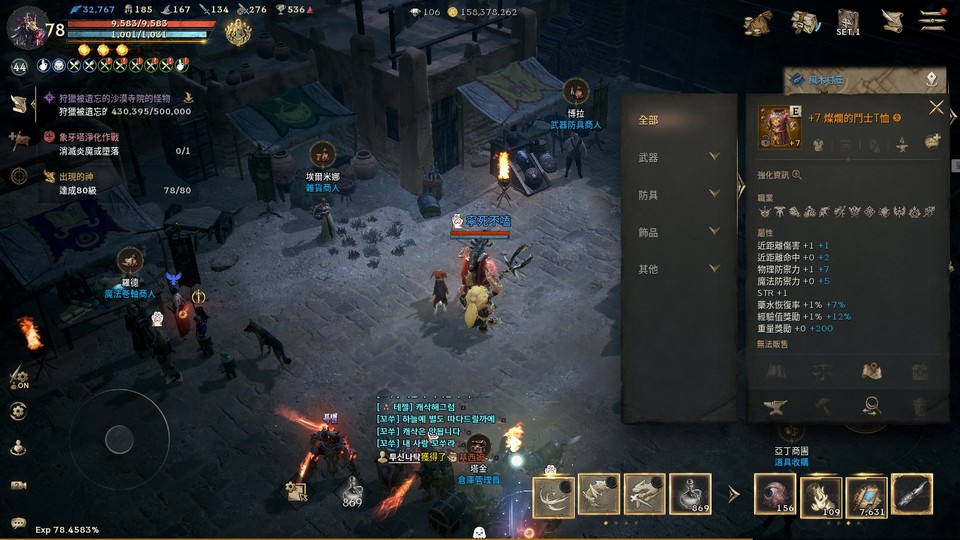Open the hamburger main menu
Screen dimensions: 960x540
point(933,21)
